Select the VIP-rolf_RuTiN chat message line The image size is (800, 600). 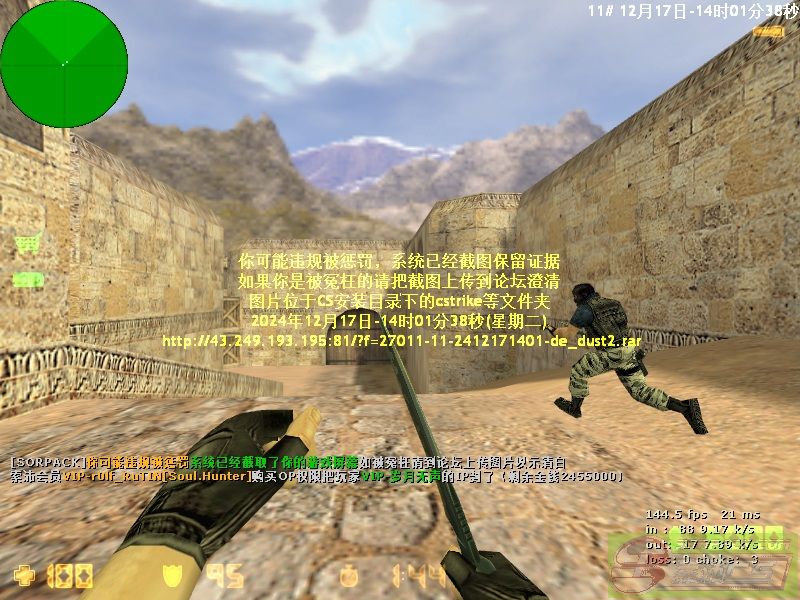(x=315, y=477)
